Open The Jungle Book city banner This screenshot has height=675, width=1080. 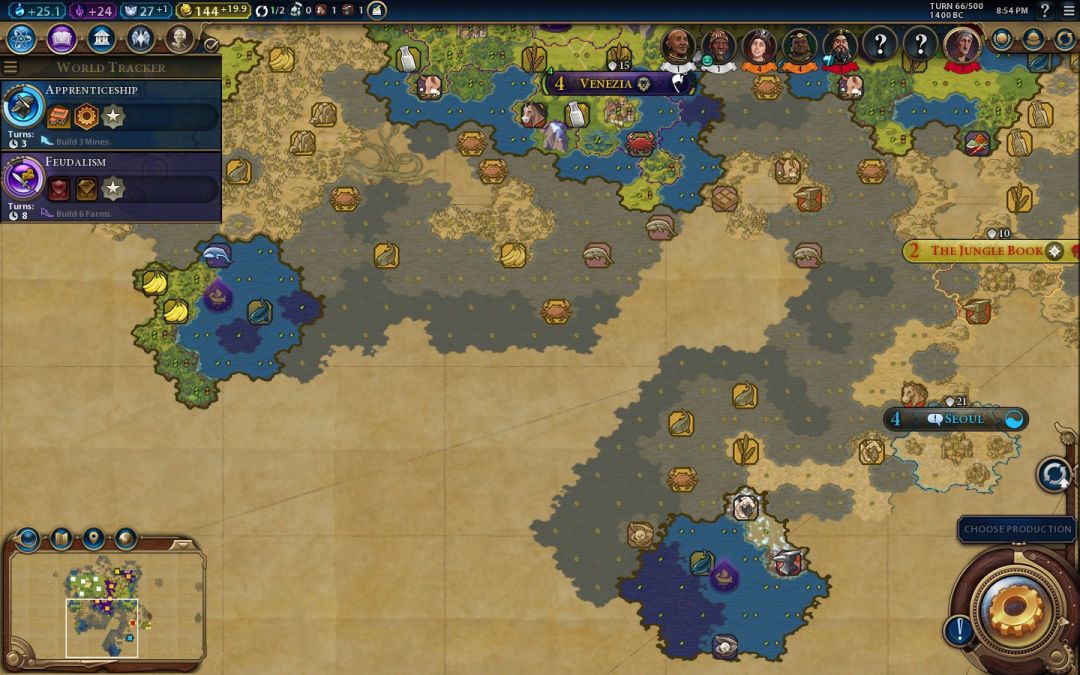(986, 251)
